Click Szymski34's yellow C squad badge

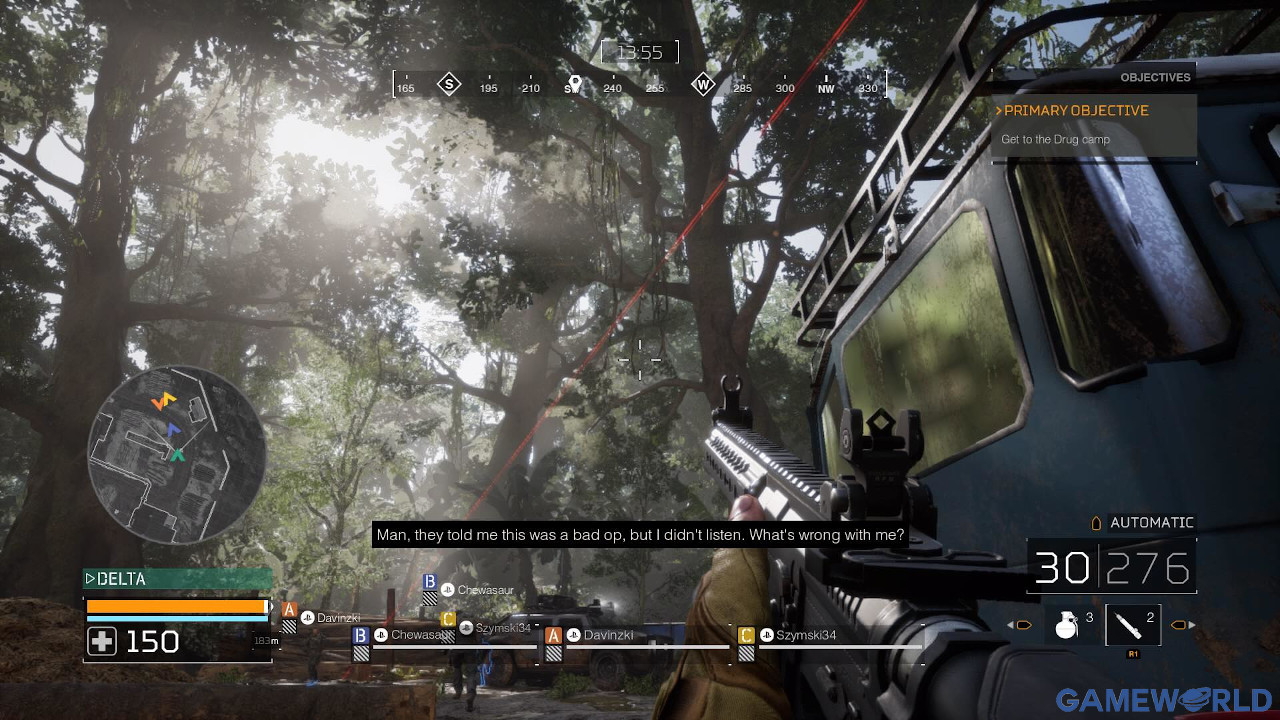pos(446,619)
